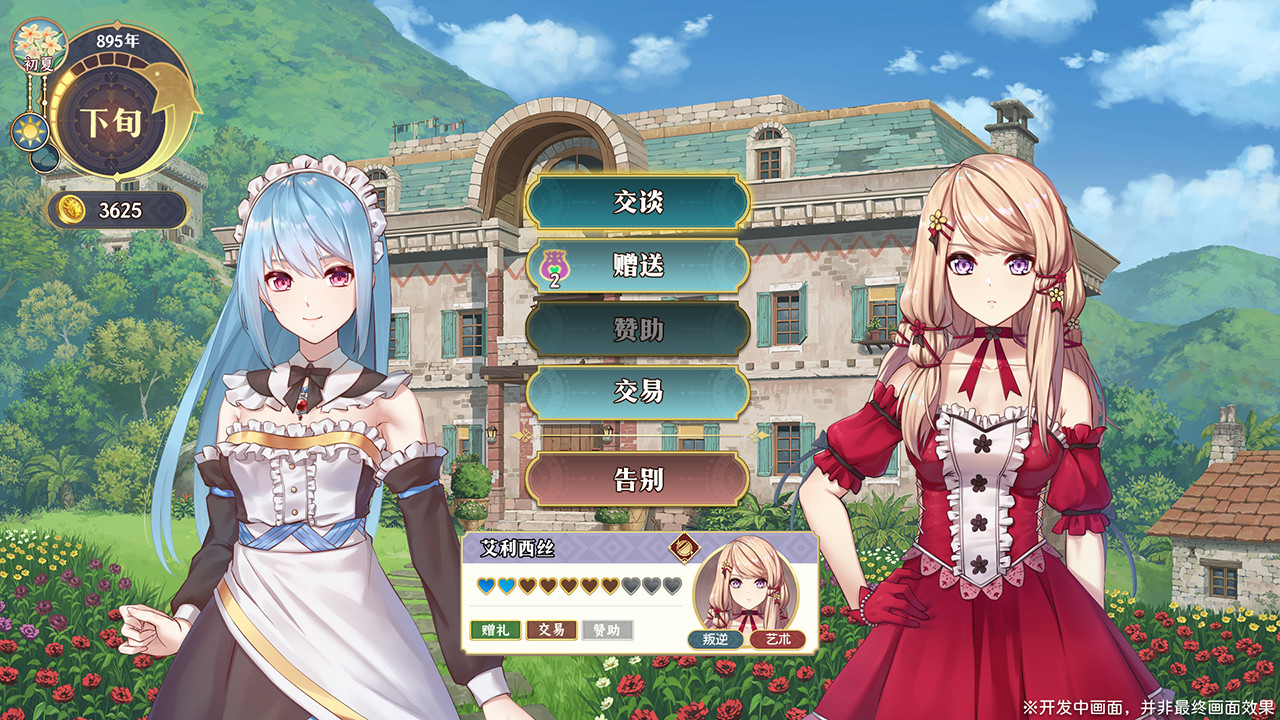Say goodbye with the 告别 button
Image resolution: width=1280 pixels, height=720 pixels.
tap(638, 479)
